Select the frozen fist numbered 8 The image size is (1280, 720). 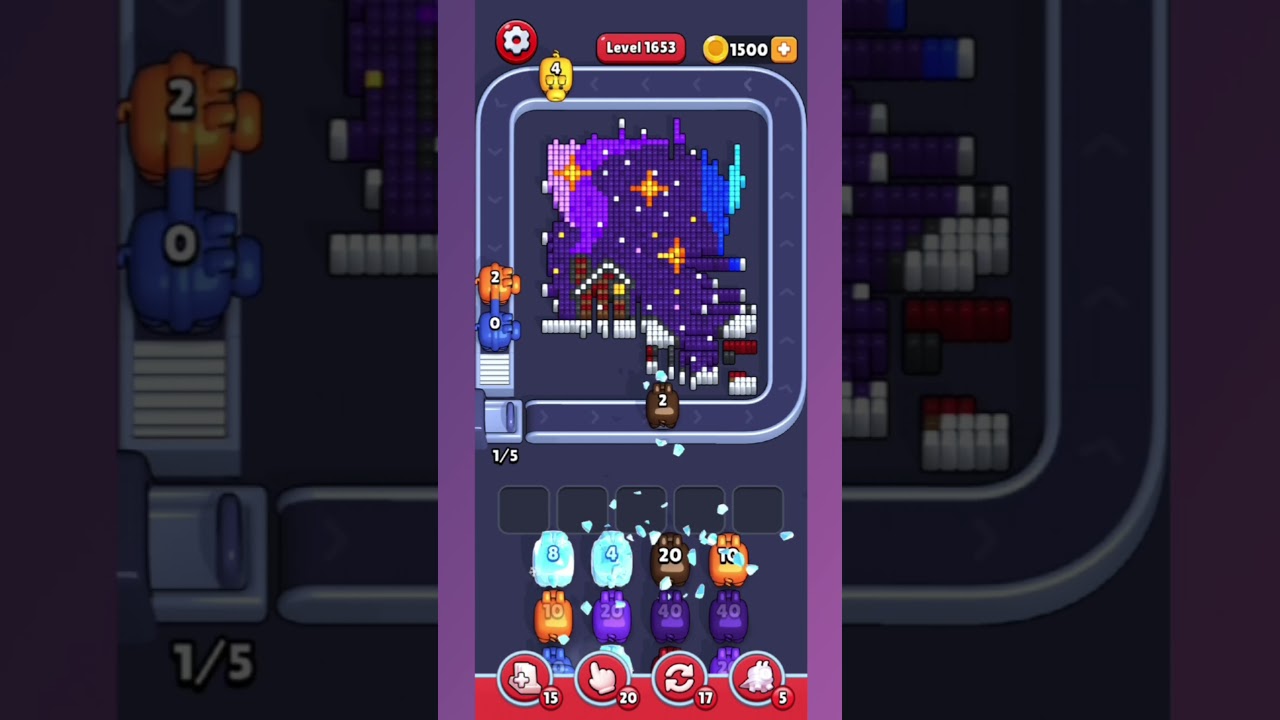tap(554, 552)
